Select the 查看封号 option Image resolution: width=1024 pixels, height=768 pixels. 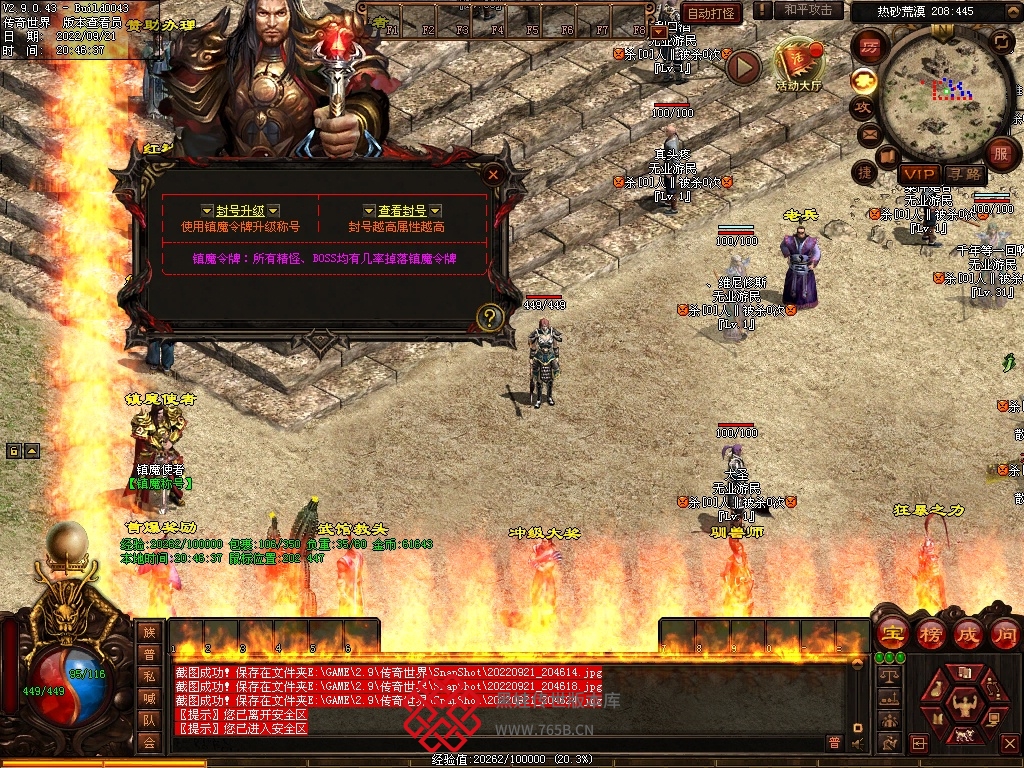coord(402,211)
